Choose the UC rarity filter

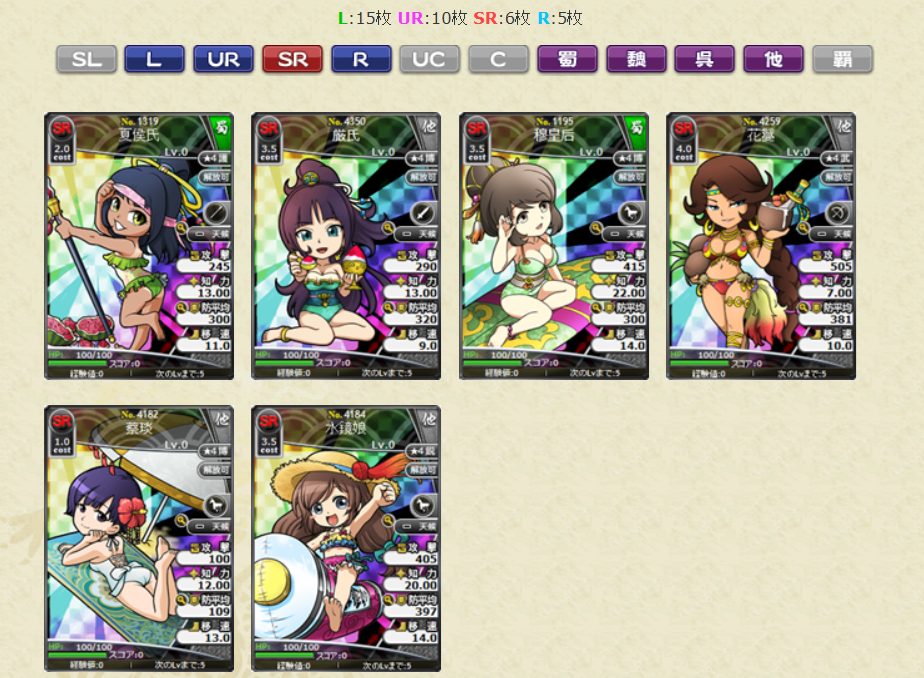[429, 59]
